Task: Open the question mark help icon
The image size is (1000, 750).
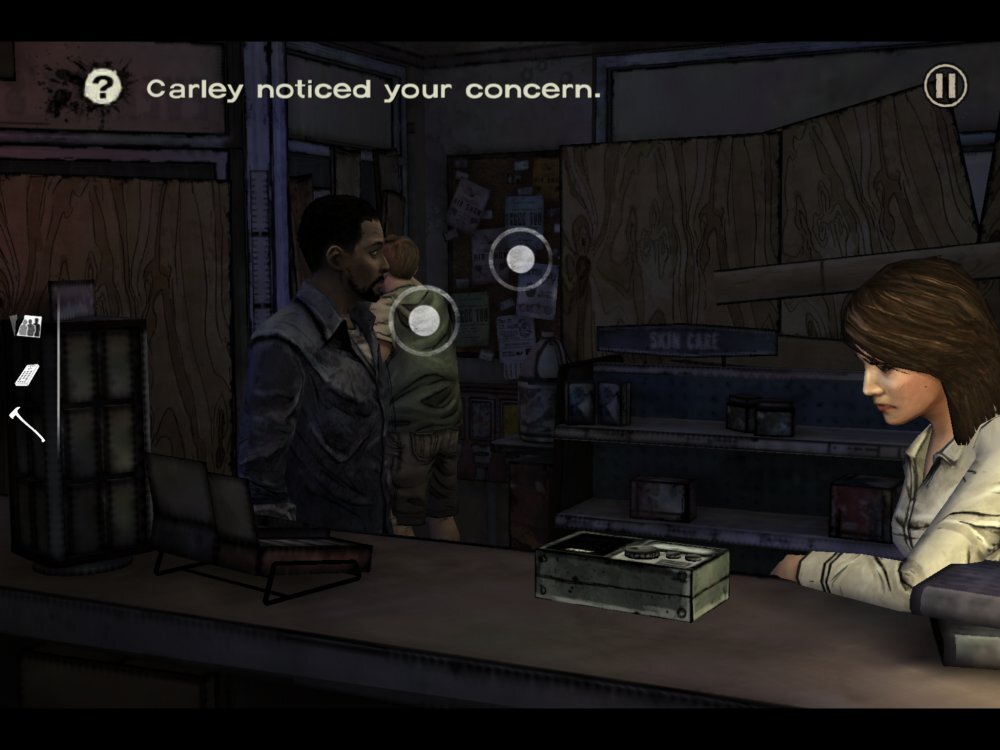Action: point(102,87)
